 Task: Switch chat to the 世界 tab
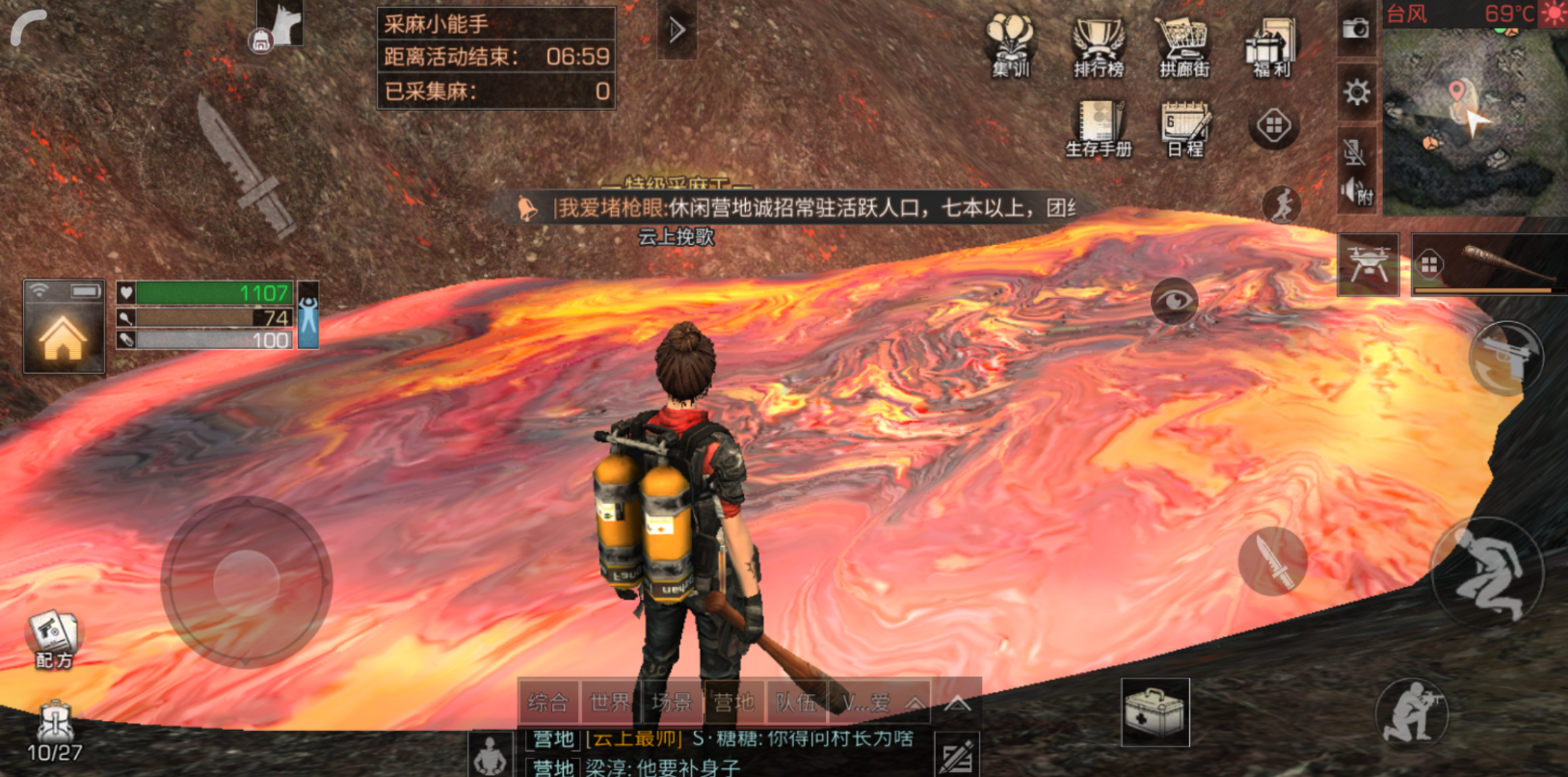coord(610,702)
